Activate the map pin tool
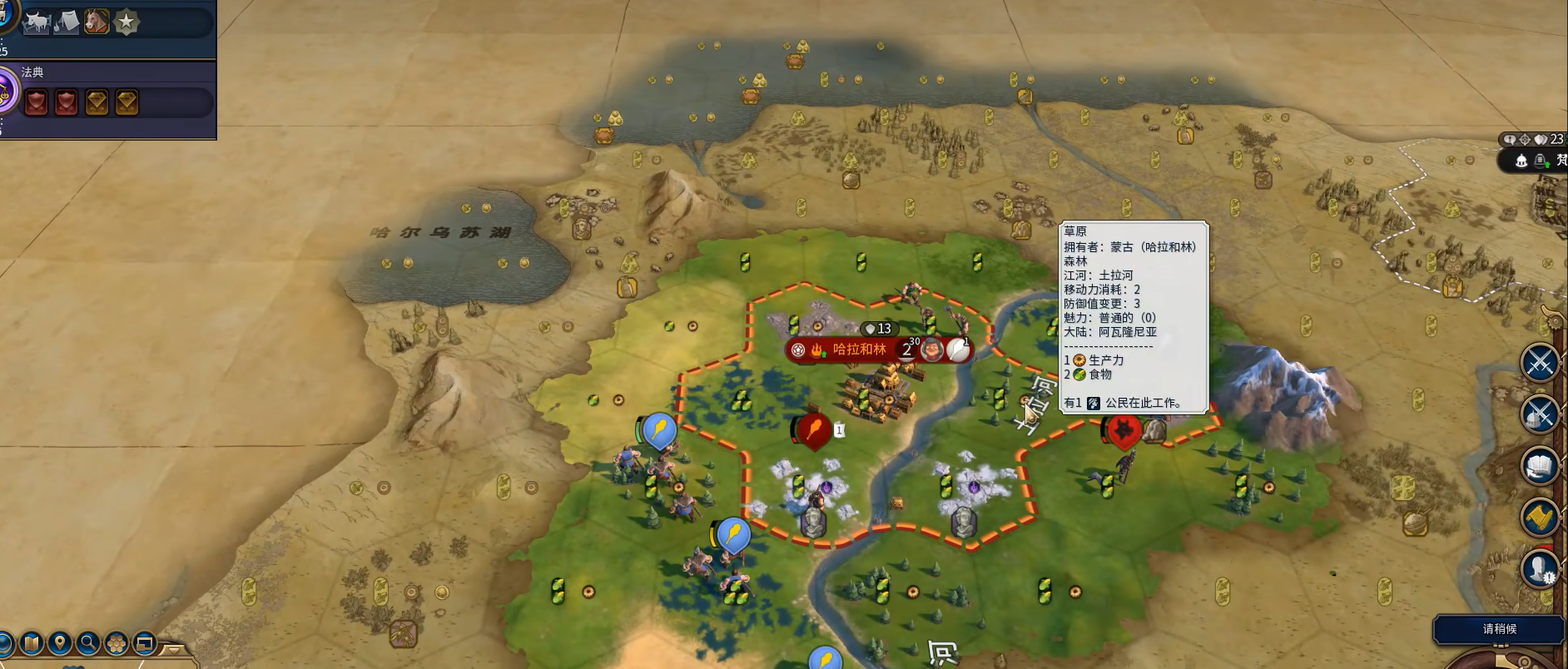Screen dimensions: 1568x669 click(x=59, y=643)
